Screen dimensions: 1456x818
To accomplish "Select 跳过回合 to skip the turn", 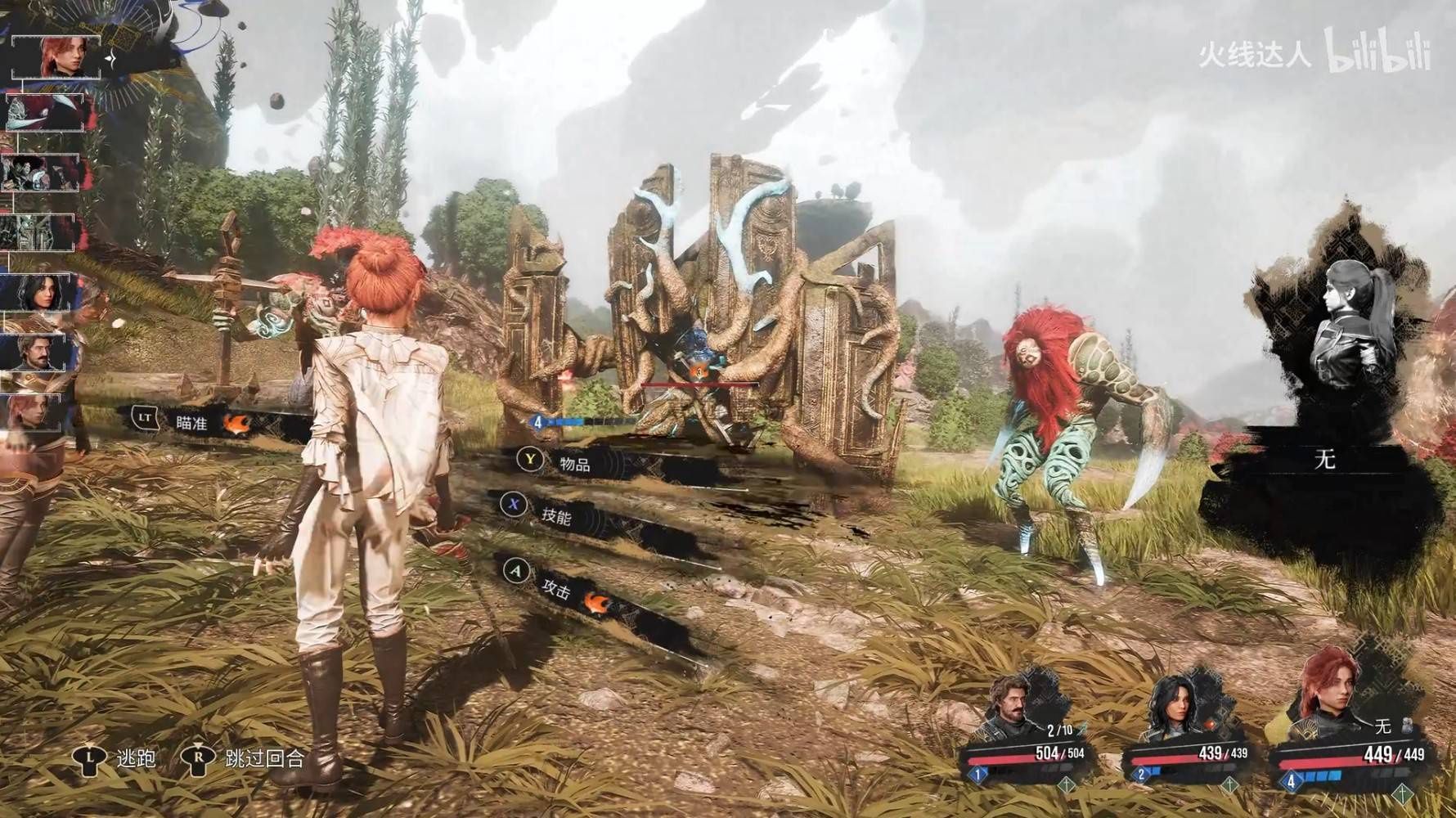I will tap(264, 758).
